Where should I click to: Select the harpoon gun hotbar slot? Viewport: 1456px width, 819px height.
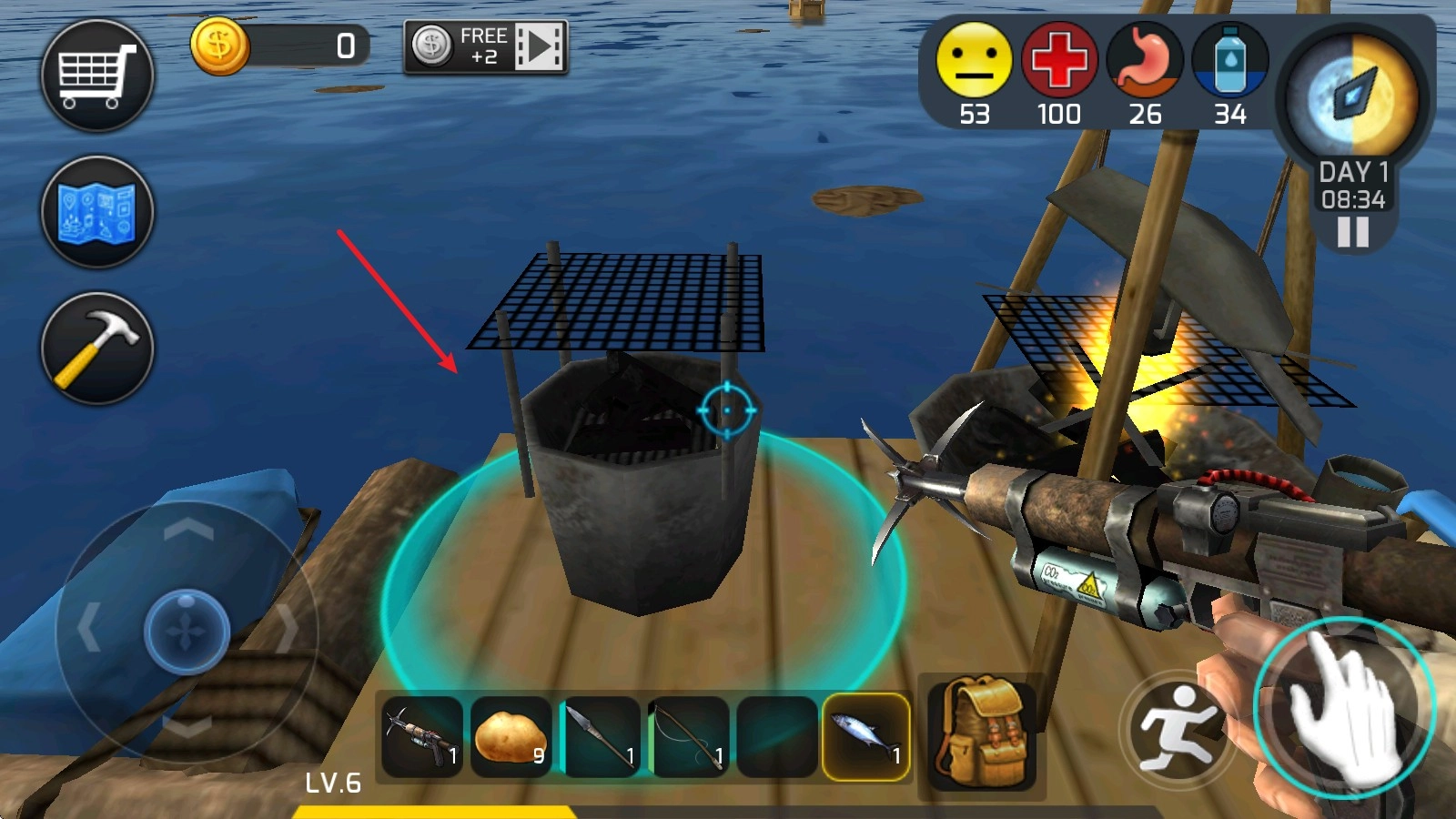422,736
